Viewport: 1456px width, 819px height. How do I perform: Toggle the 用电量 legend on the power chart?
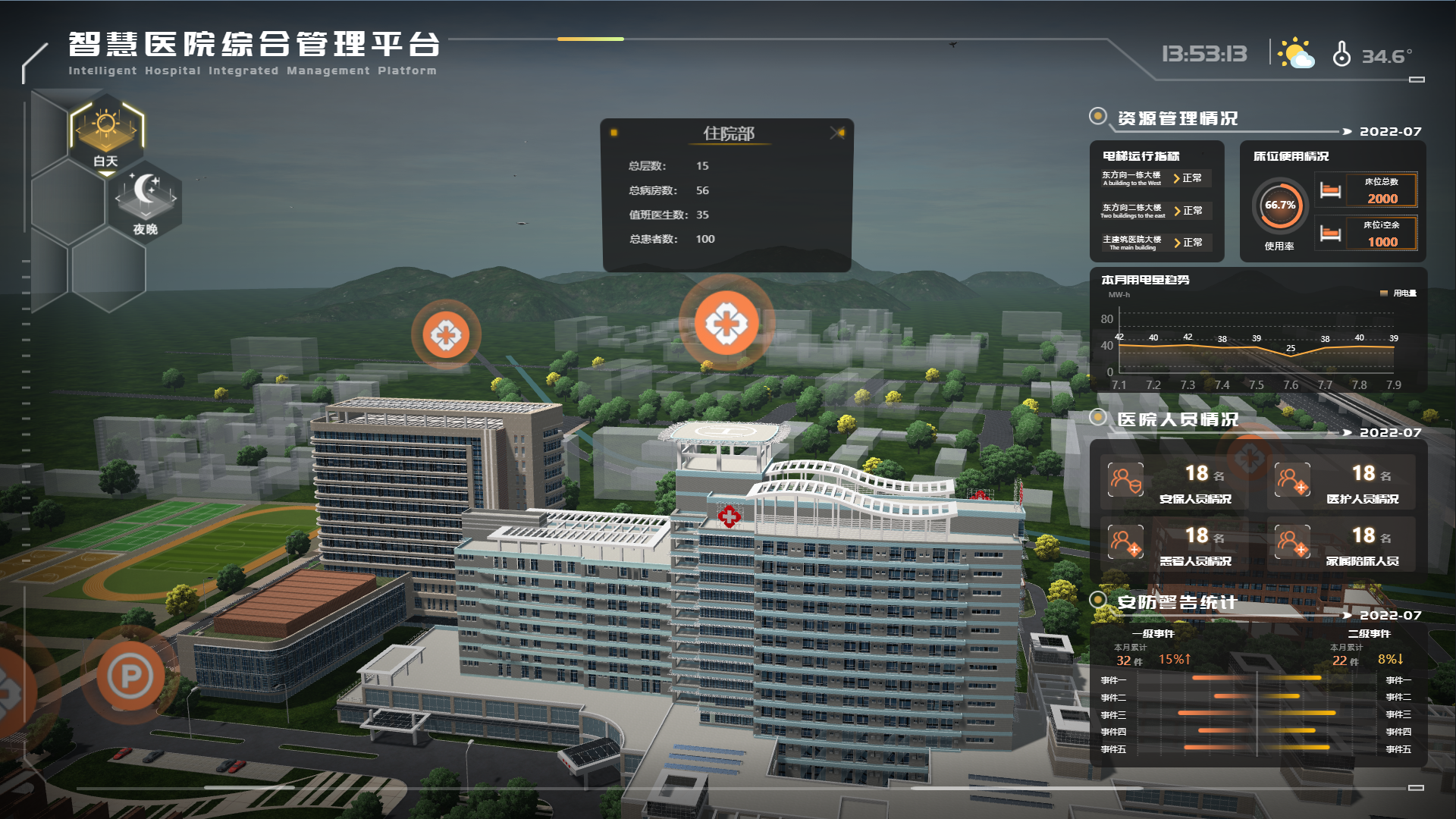pyautogui.click(x=1397, y=292)
